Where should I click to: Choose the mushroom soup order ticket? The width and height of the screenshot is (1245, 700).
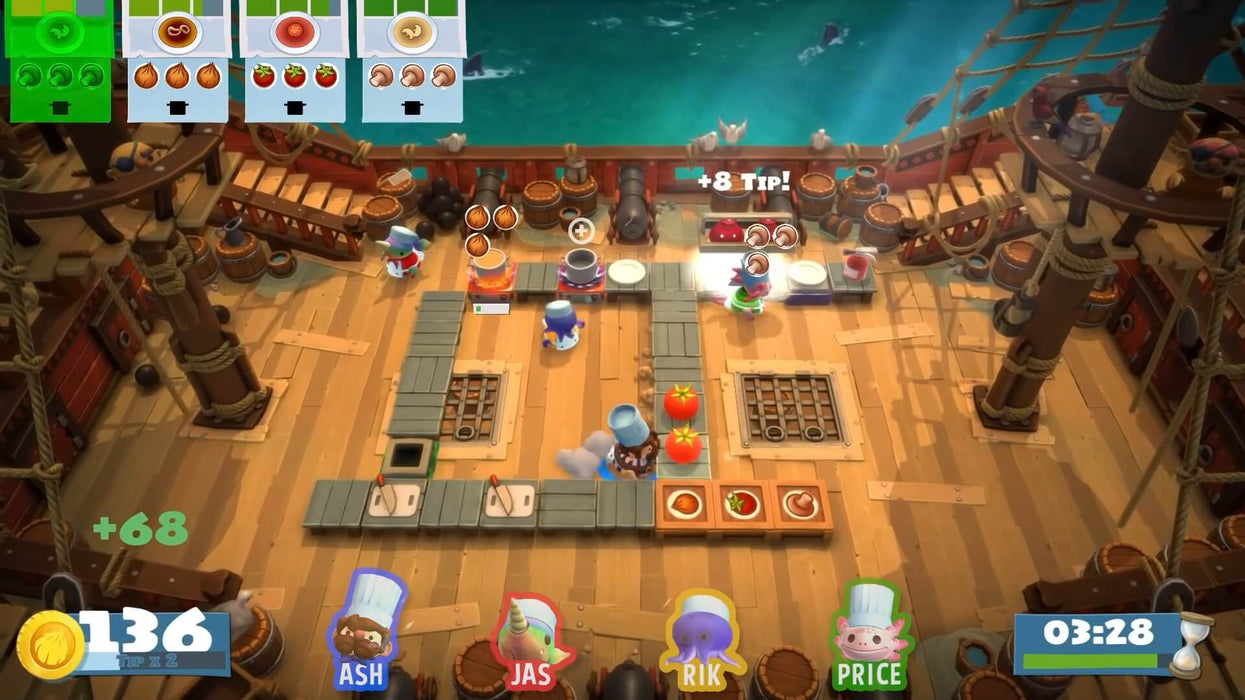pos(411,60)
